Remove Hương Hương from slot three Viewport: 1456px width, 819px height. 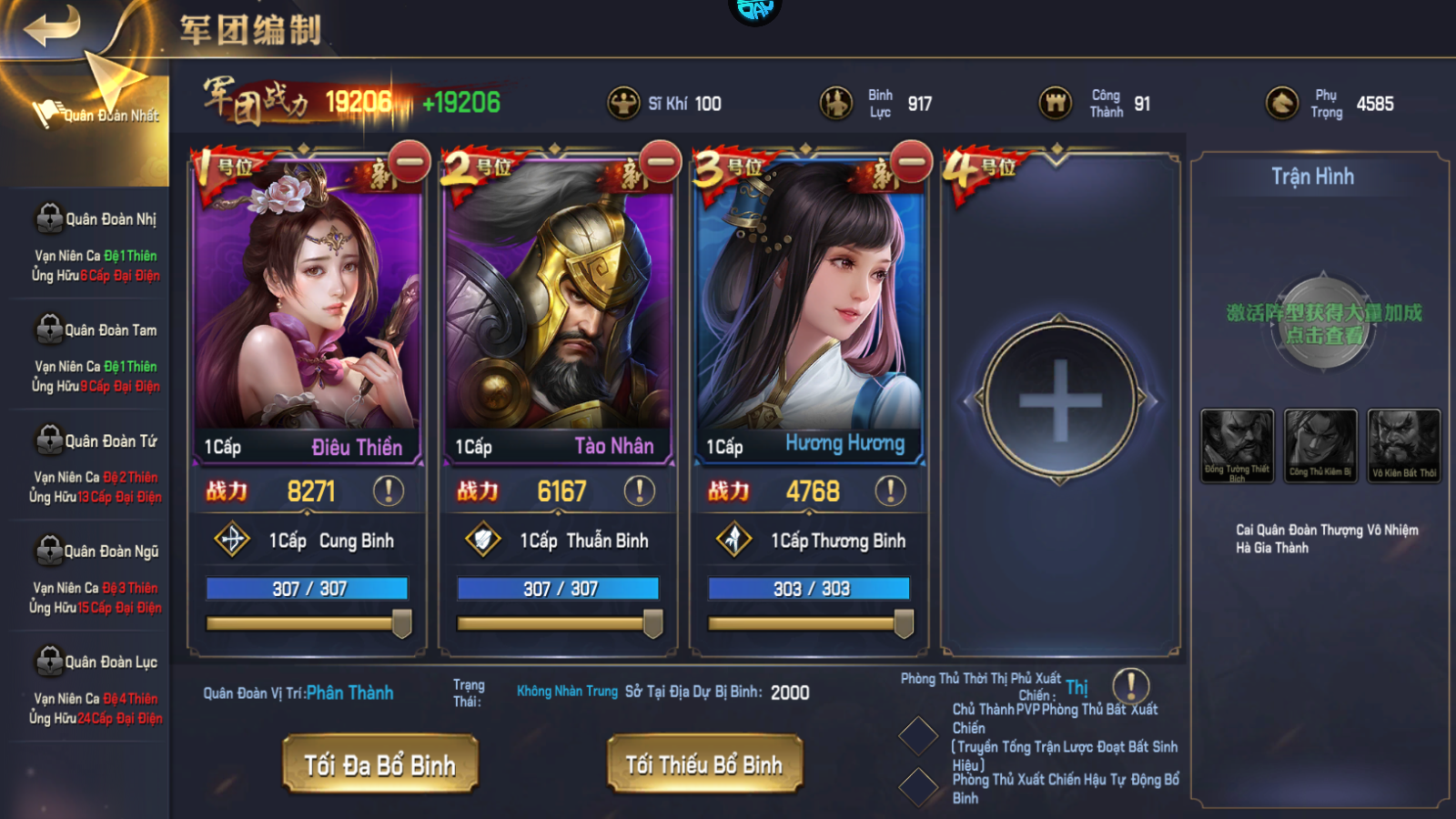[912, 163]
